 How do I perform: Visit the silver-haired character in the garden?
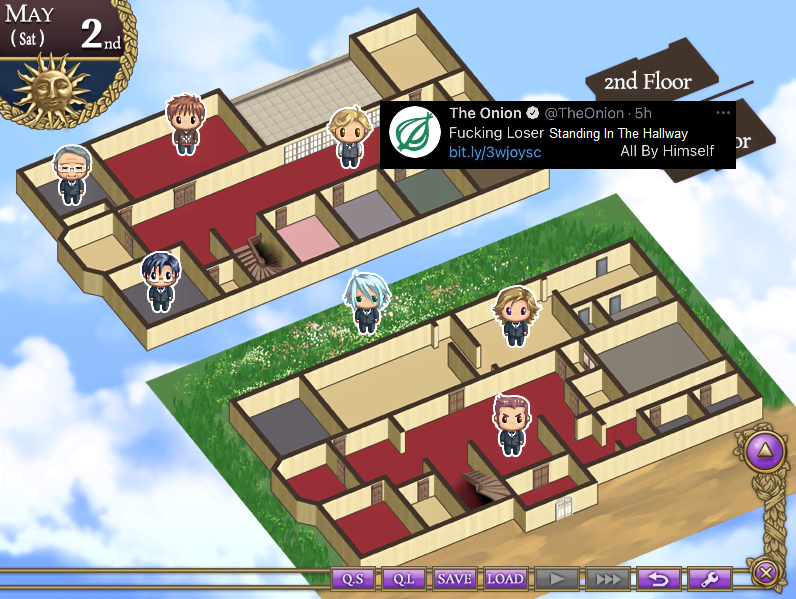click(362, 303)
